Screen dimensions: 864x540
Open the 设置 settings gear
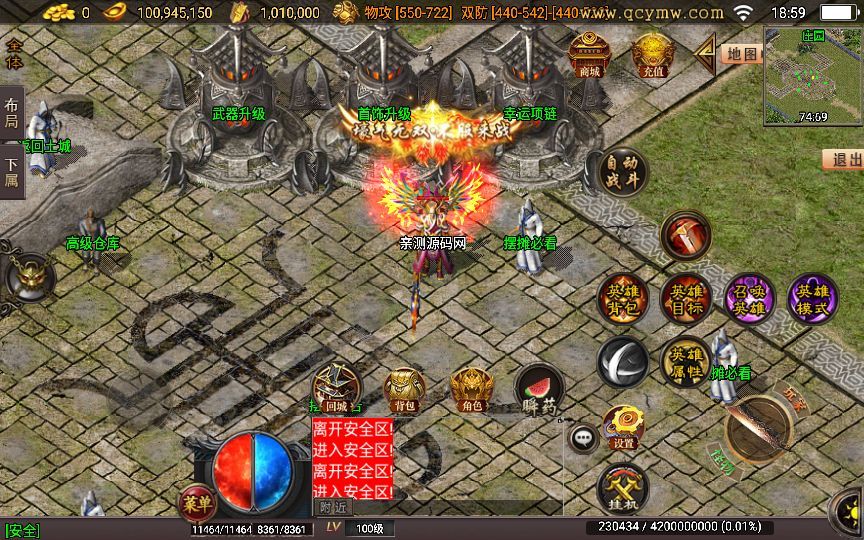coord(623,426)
